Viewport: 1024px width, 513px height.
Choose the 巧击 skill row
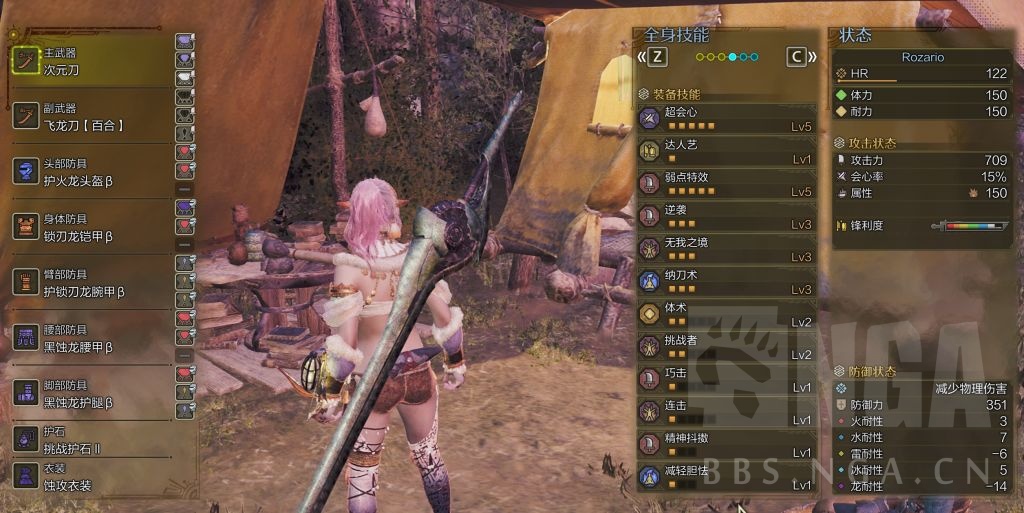click(x=726, y=380)
